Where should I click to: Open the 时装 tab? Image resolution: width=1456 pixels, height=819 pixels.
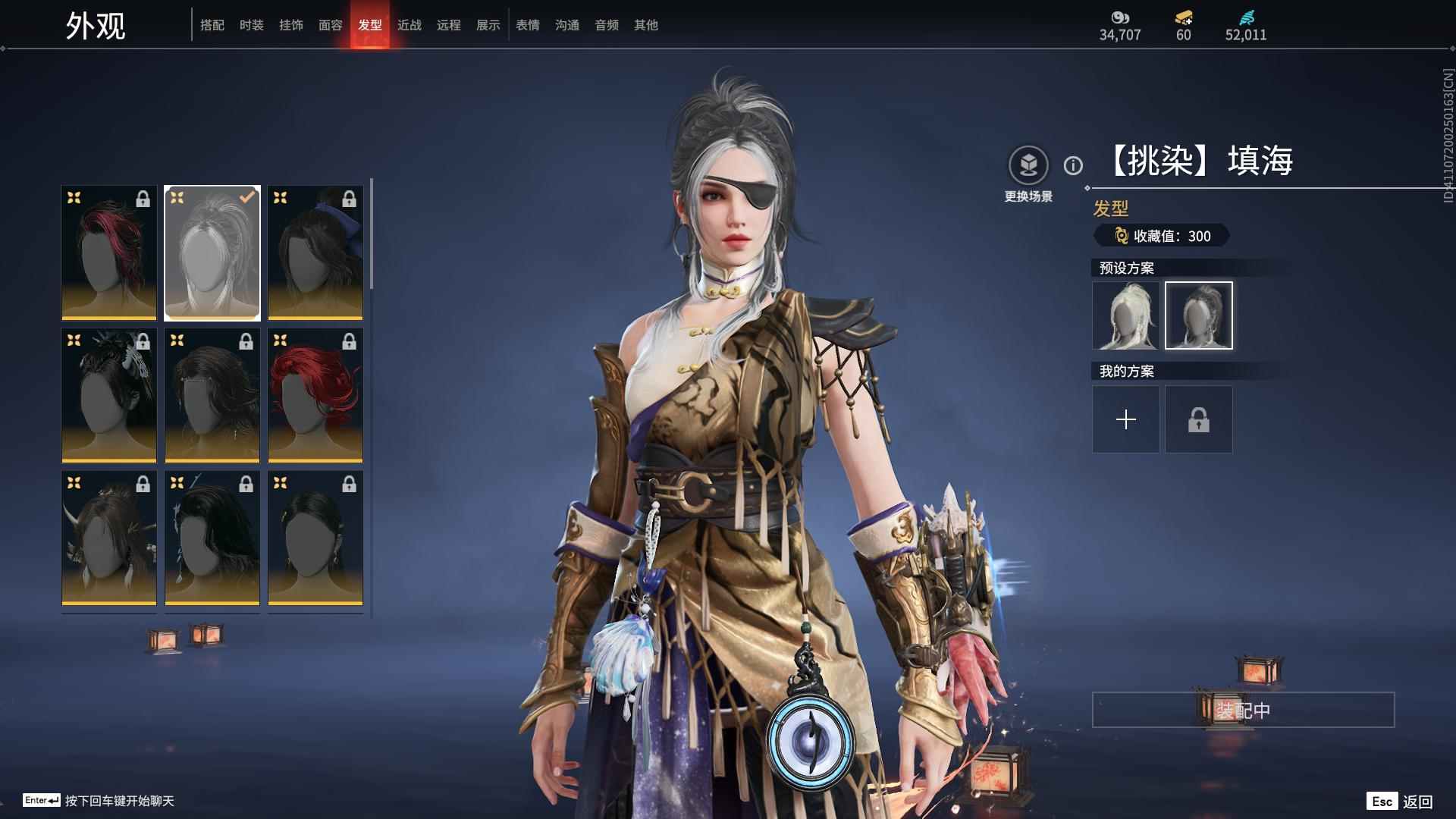(252, 25)
